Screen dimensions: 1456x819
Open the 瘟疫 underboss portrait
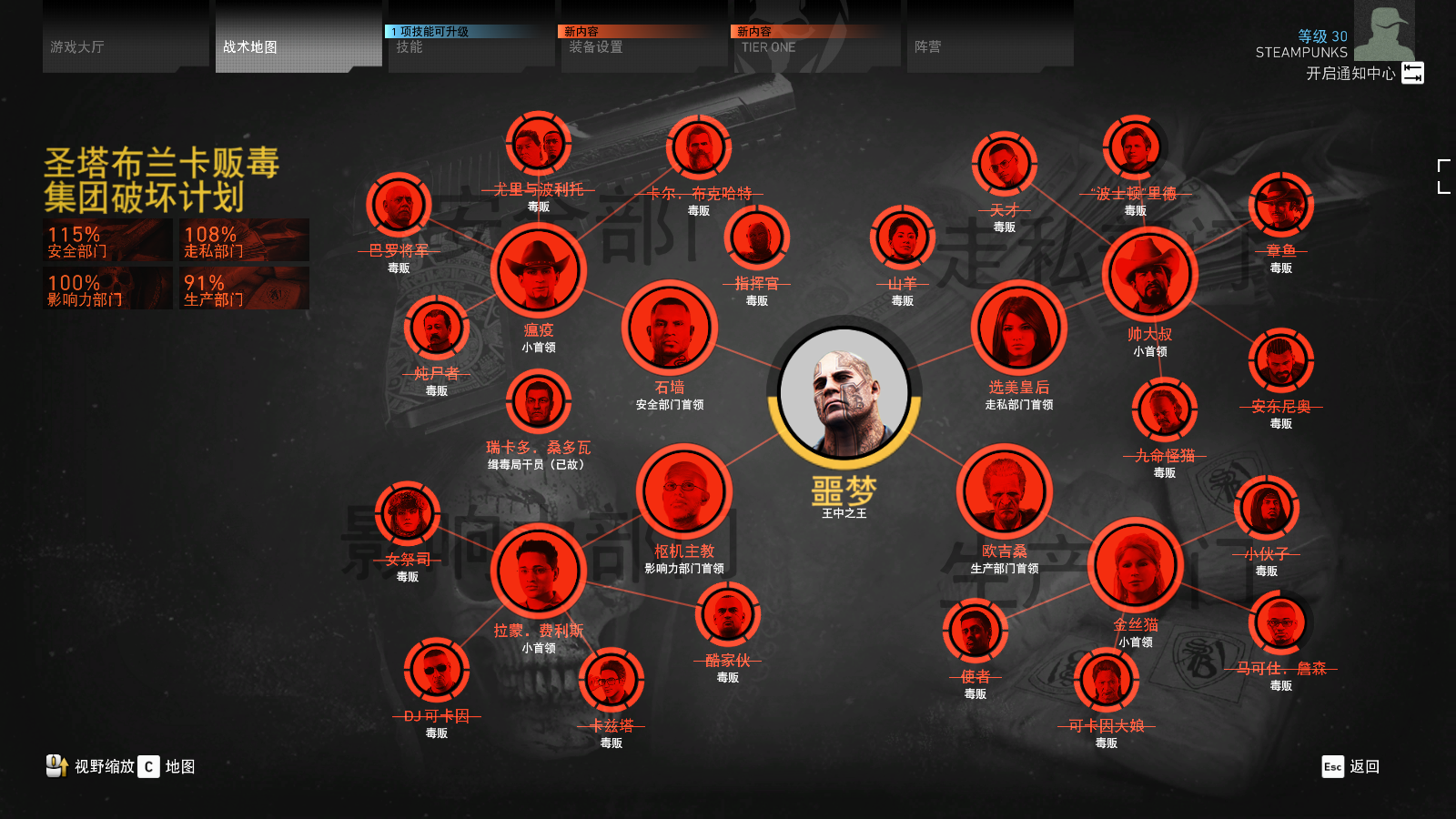tap(538, 271)
